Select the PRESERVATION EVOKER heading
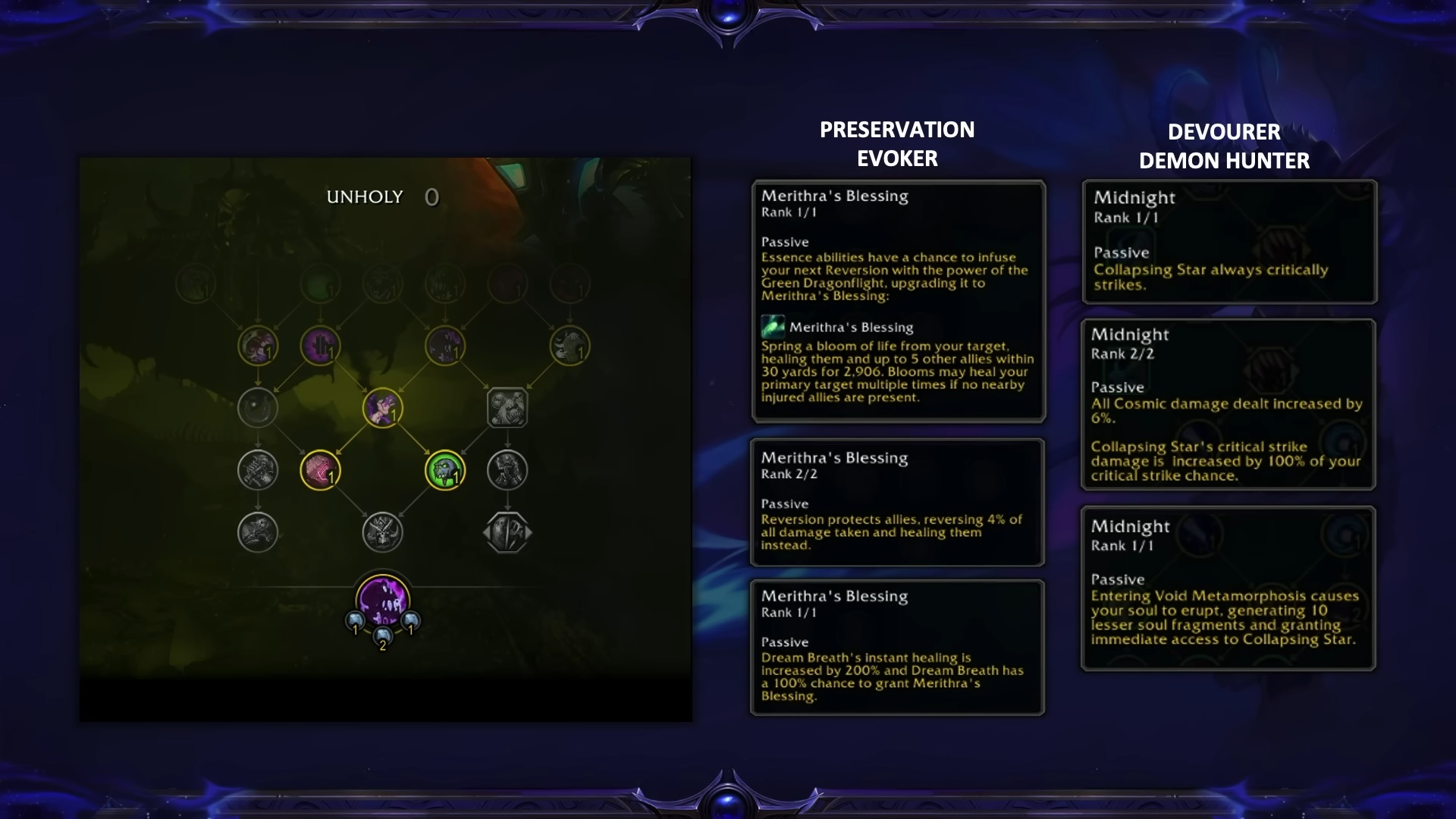Screen dimensions: 1456x819 pos(896,144)
